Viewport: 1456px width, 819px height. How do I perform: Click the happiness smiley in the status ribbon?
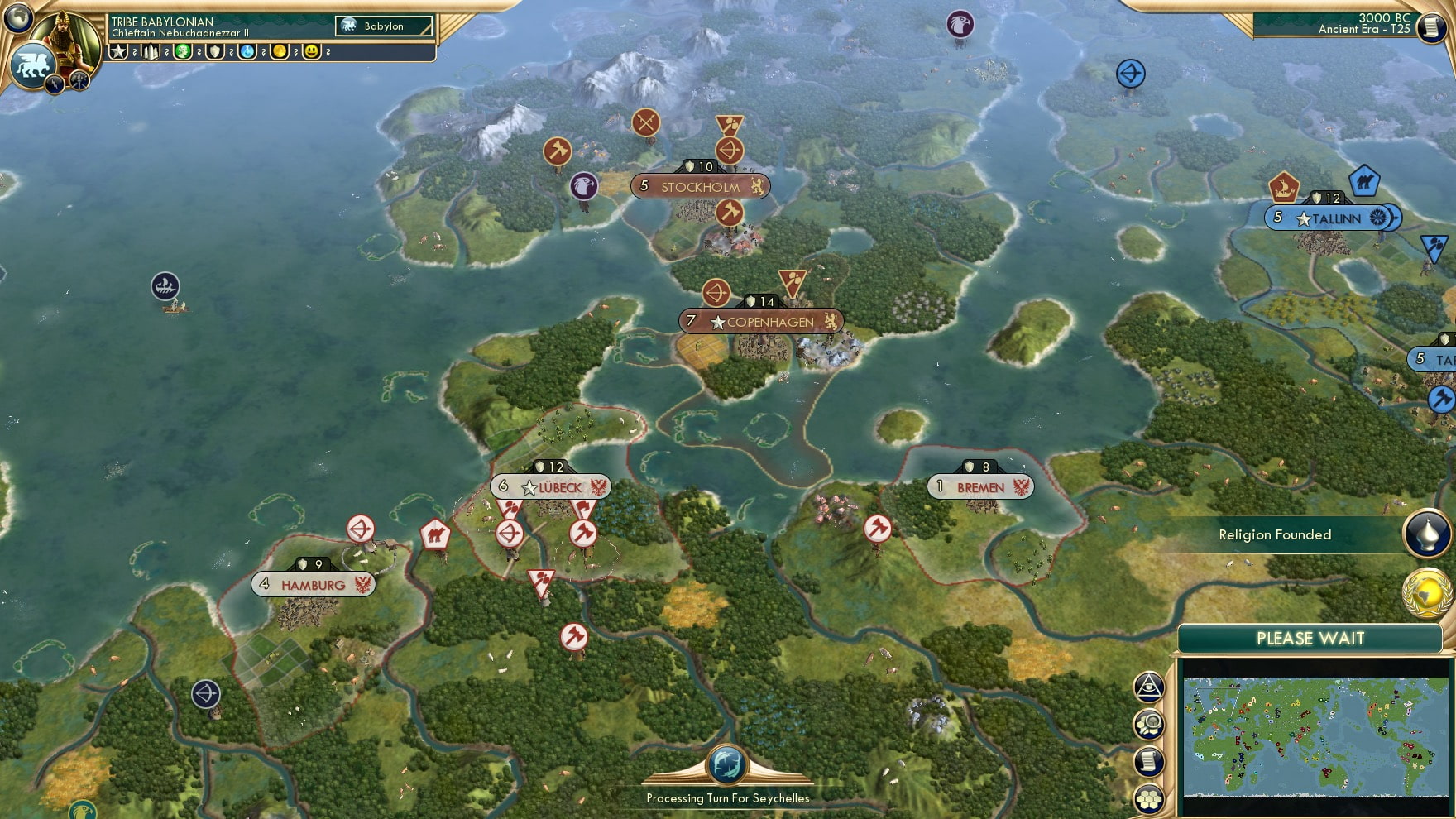click(x=310, y=53)
